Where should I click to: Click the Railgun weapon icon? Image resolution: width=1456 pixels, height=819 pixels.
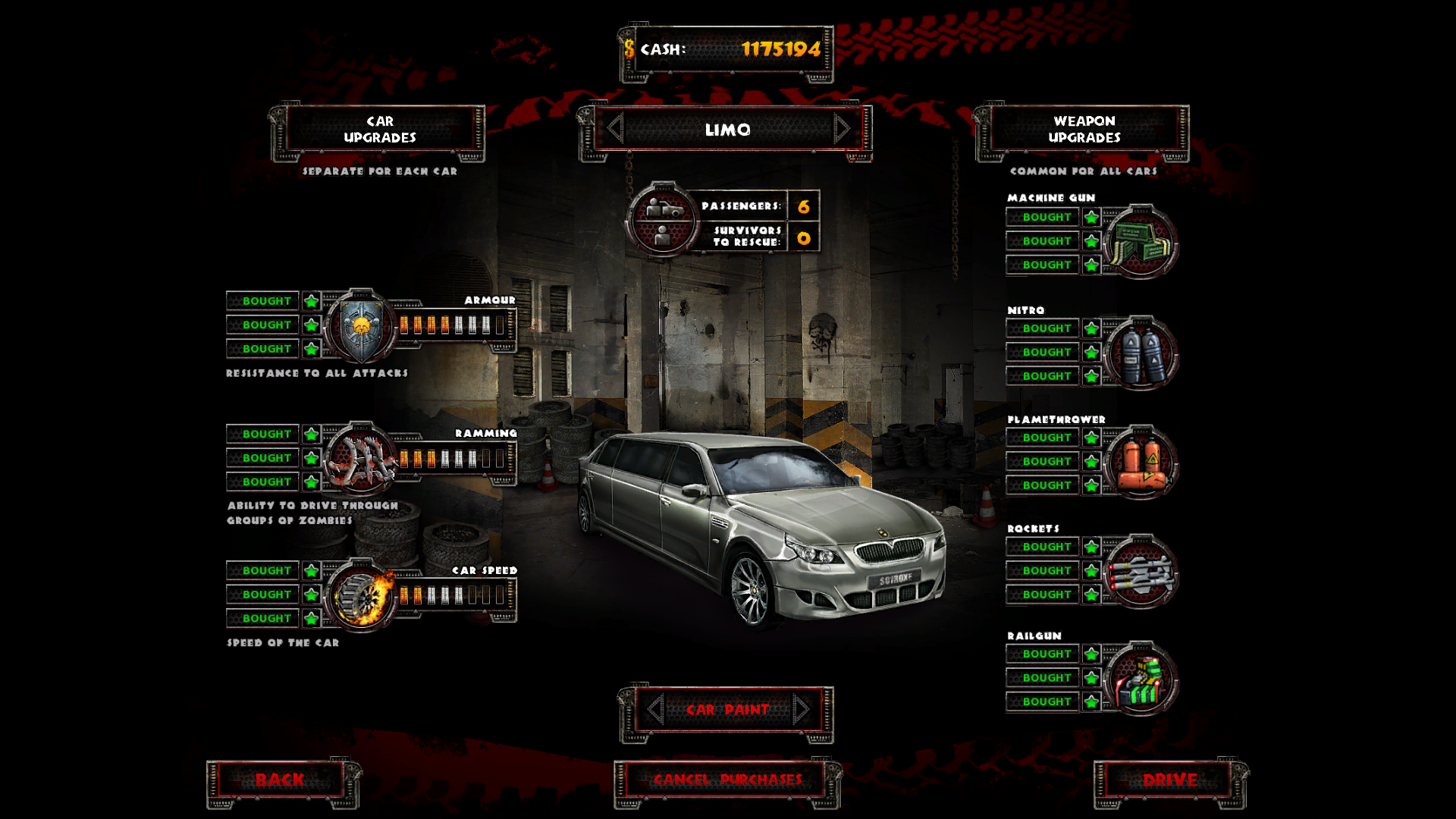point(1140,679)
